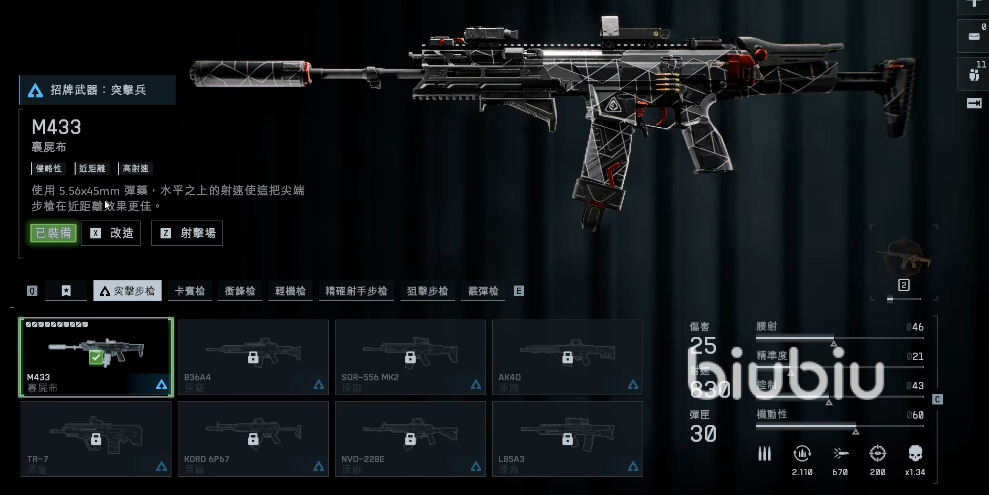Choose the 精確射手步槍 marksman rifle tab
Image resolution: width=989 pixels, height=495 pixels.
pyautogui.click(x=357, y=291)
